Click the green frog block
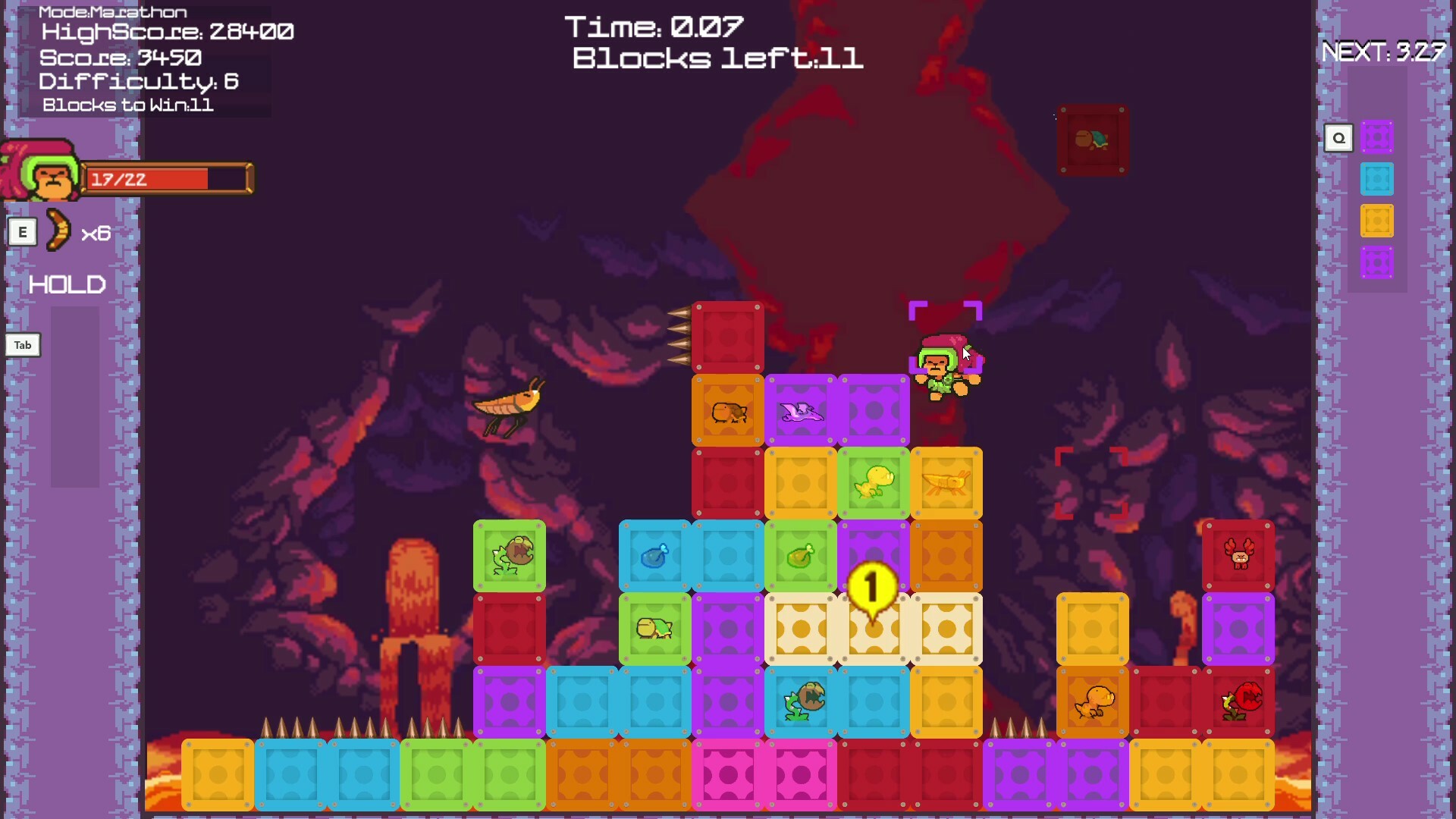Screen dimensions: 1456x819 [x=510, y=556]
